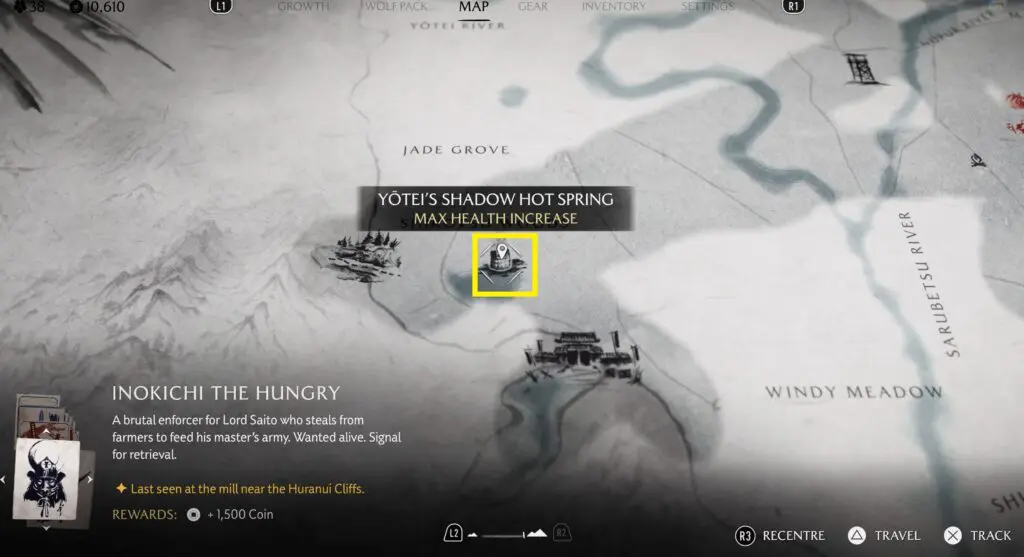Click the Track option
The width and height of the screenshot is (1024, 557).
coord(977,536)
